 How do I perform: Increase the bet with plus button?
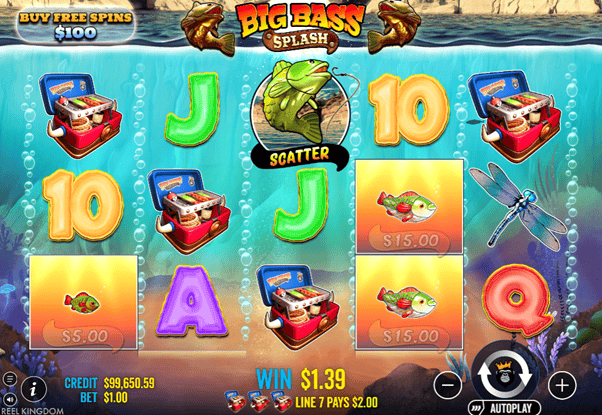point(562,384)
